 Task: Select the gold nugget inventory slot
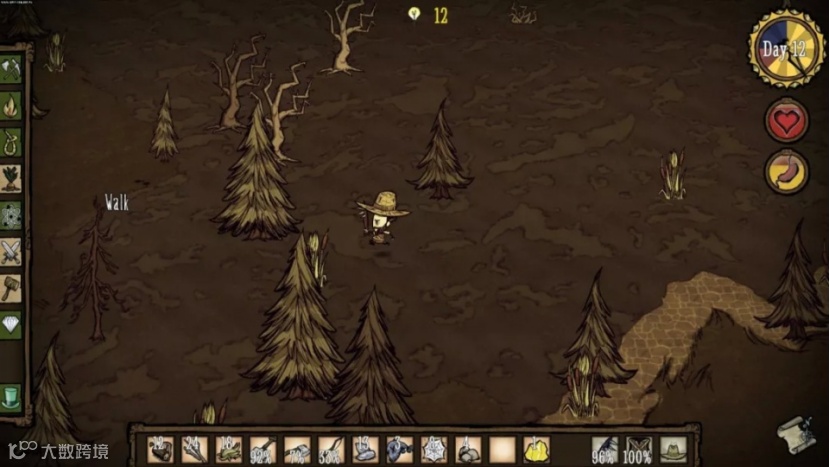coord(536,450)
